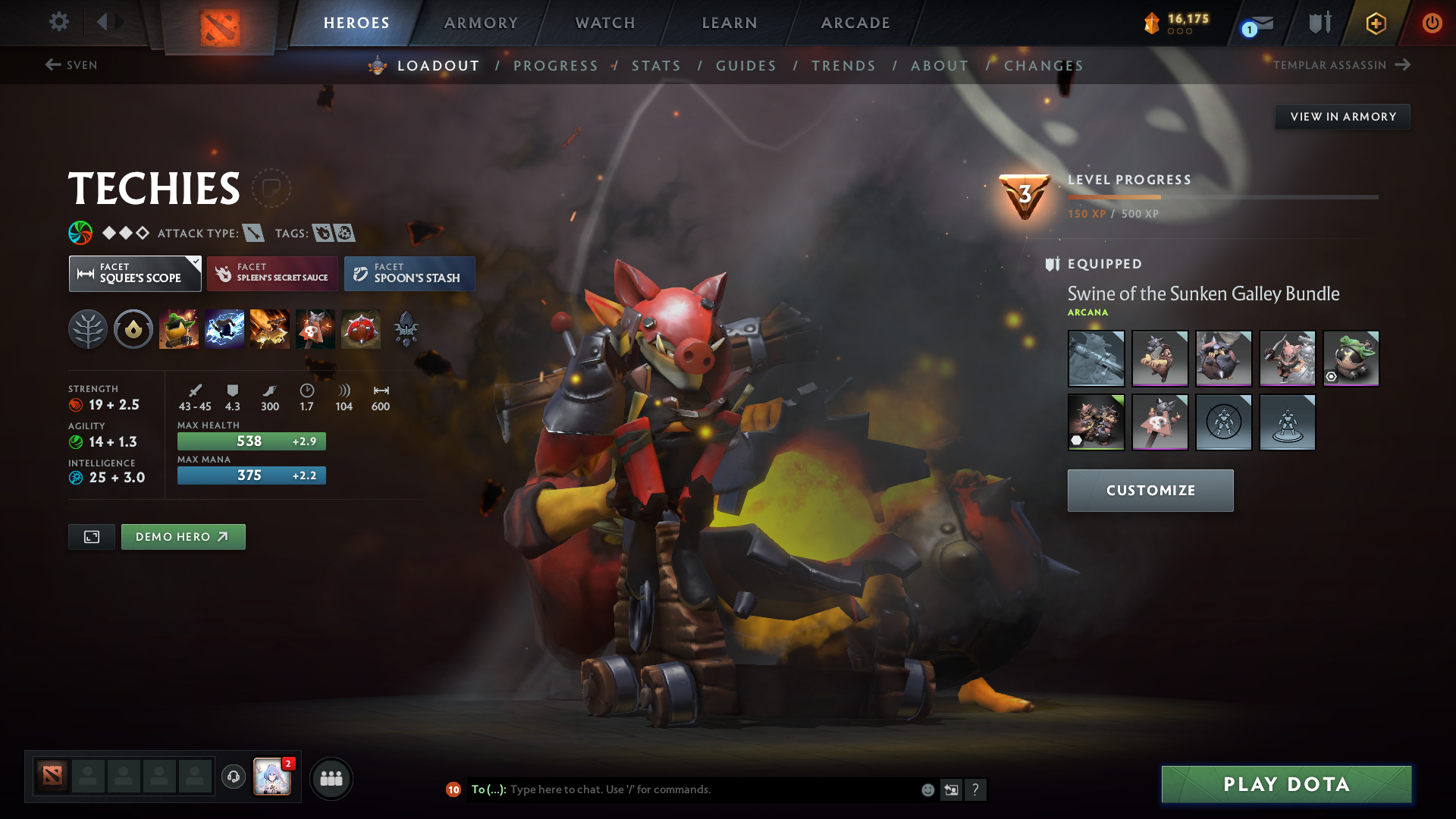Switch to the Spoon's Stash facet
This screenshot has height=819, width=1456.
point(409,273)
